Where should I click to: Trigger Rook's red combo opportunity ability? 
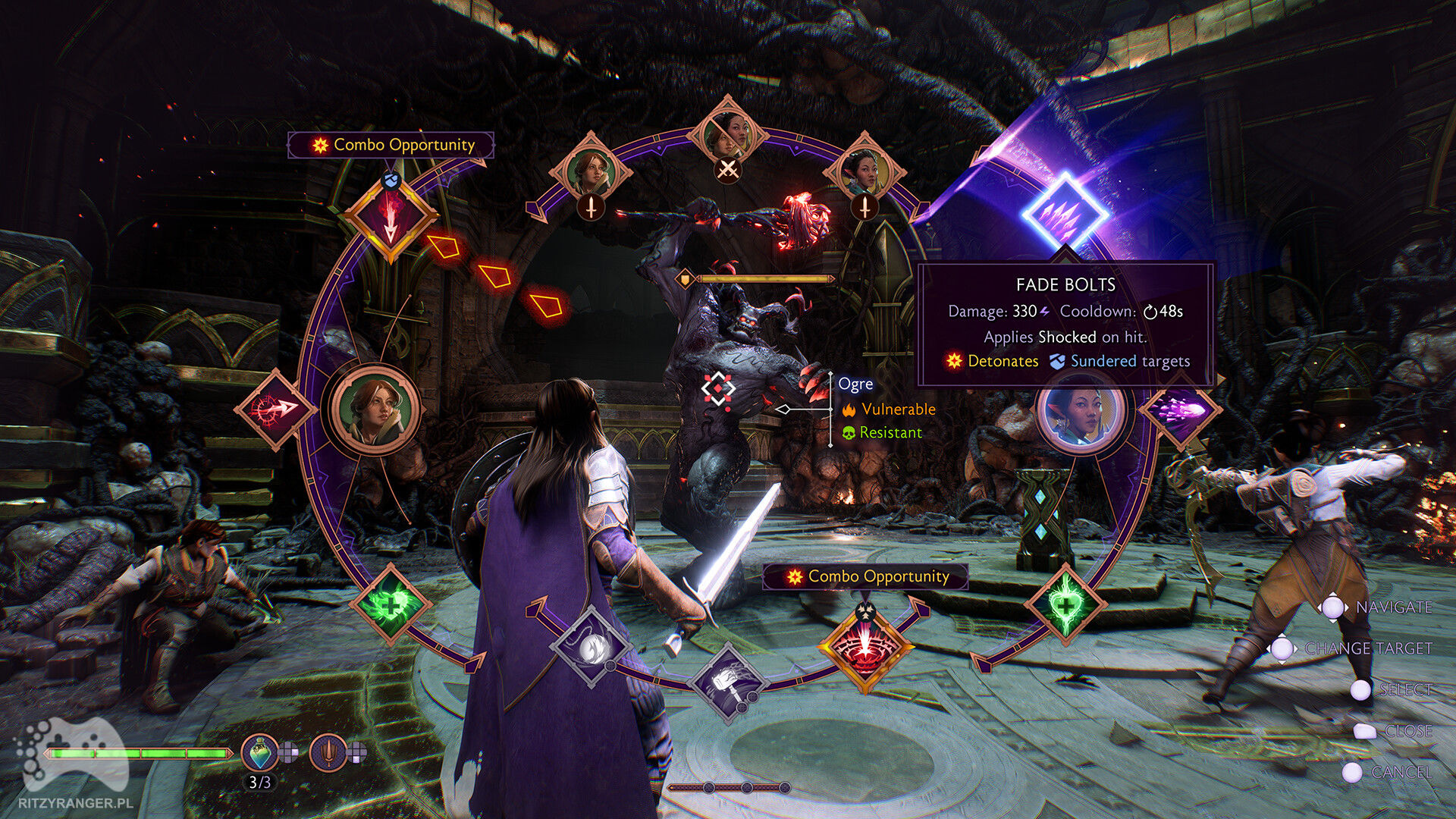point(865,647)
